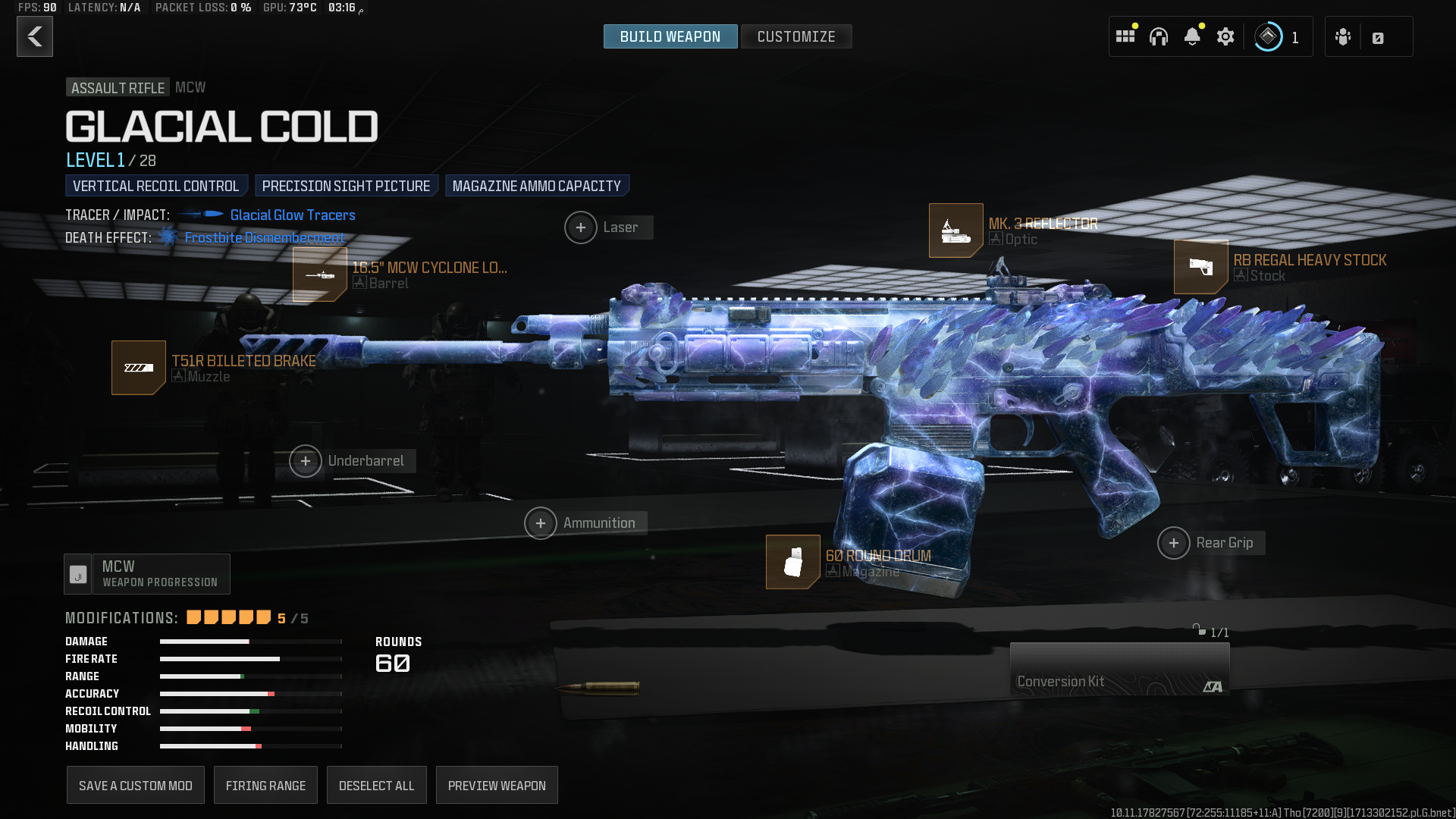
Task: Open the 16.5" MCW Cyclone barrel slot
Action: pos(320,275)
